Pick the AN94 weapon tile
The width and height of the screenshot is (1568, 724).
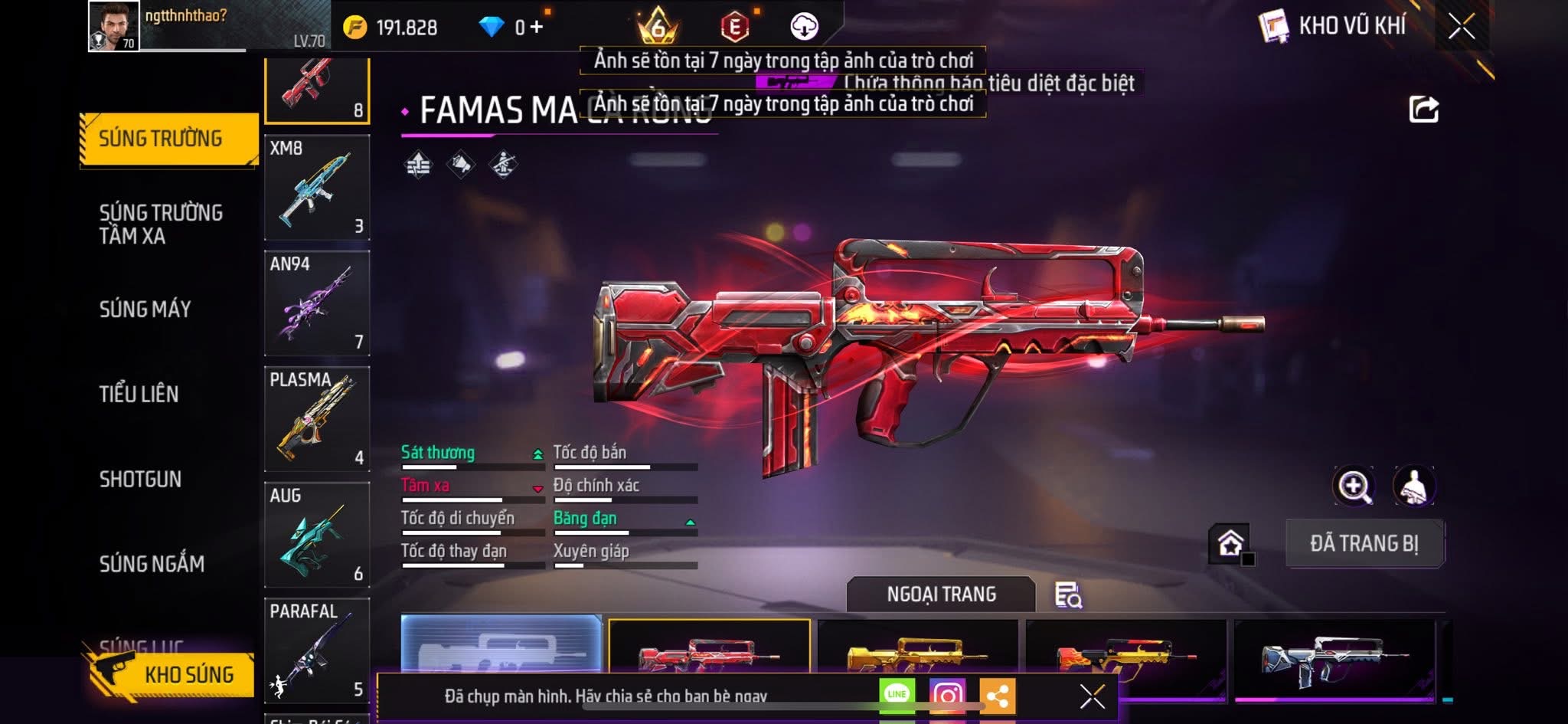[x=317, y=303]
